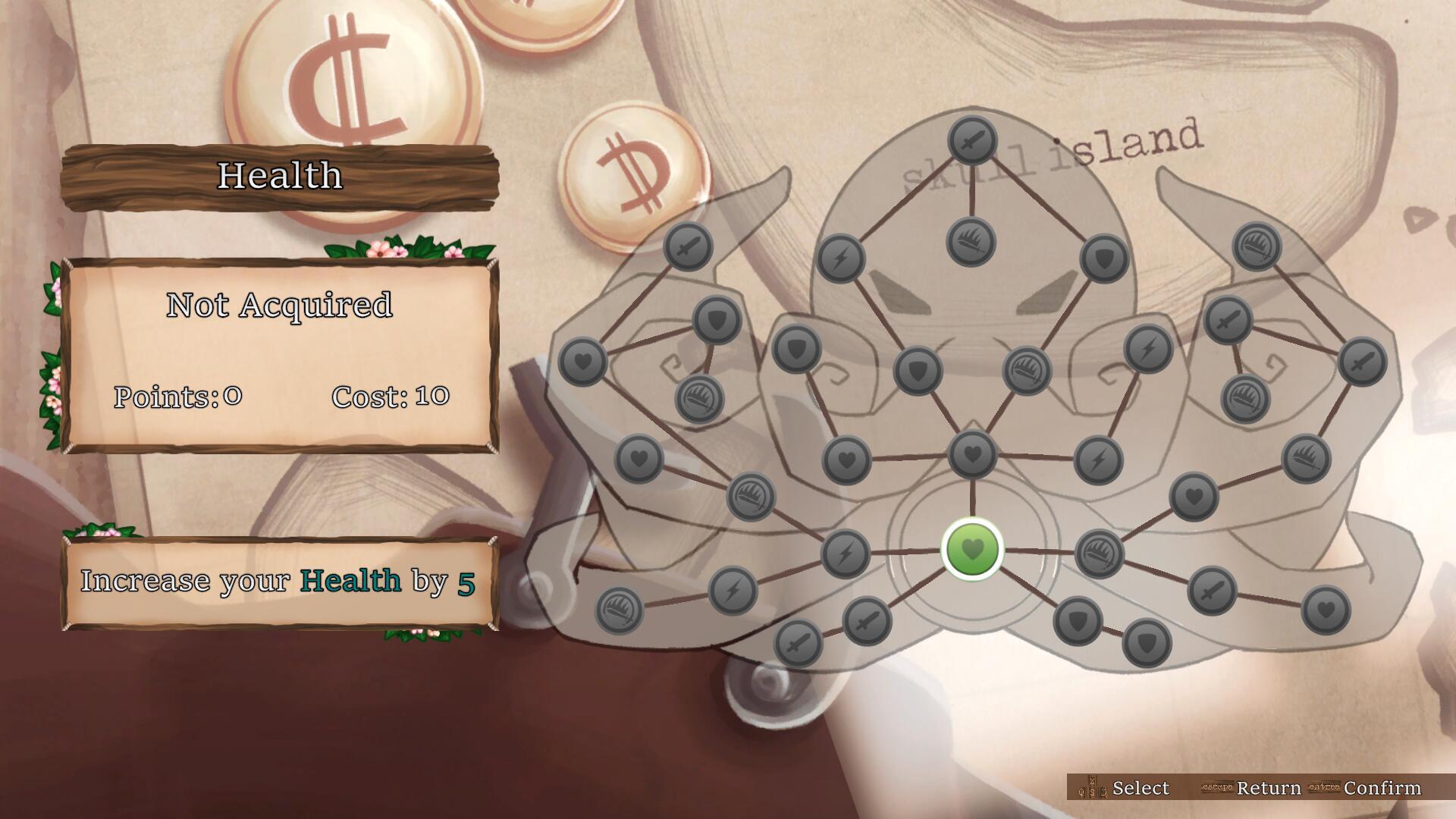
Task: Choose the shield node on the octopus head's right side
Action: coord(1104,259)
